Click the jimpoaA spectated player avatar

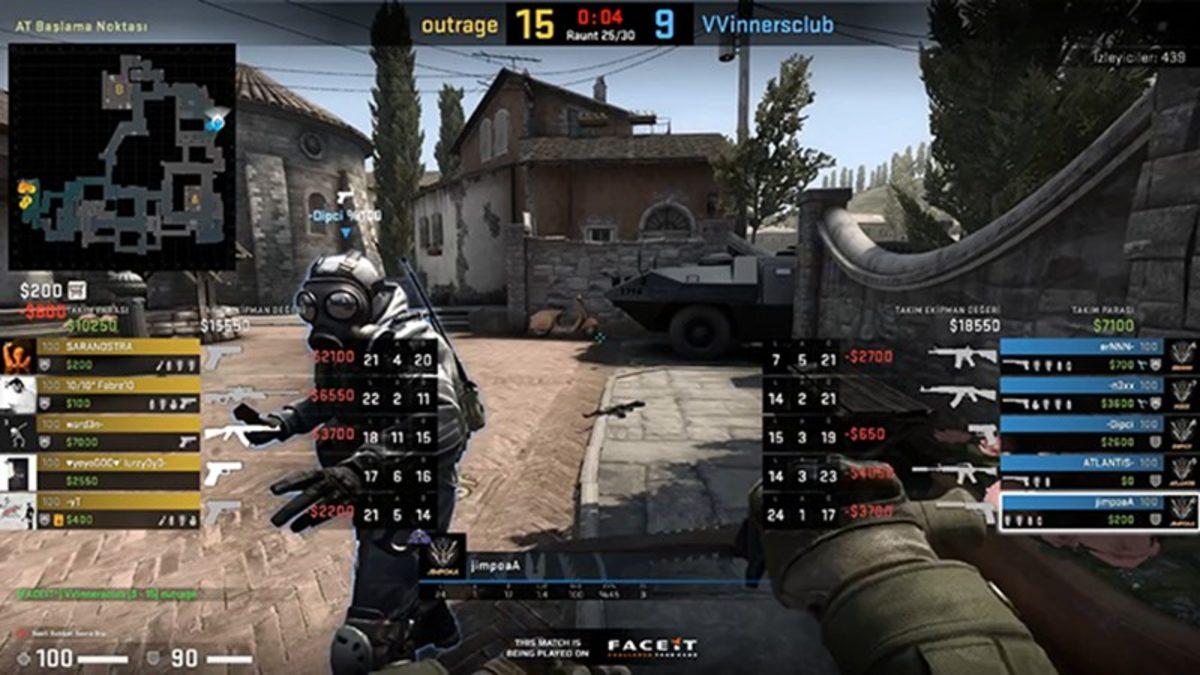point(445,551)
